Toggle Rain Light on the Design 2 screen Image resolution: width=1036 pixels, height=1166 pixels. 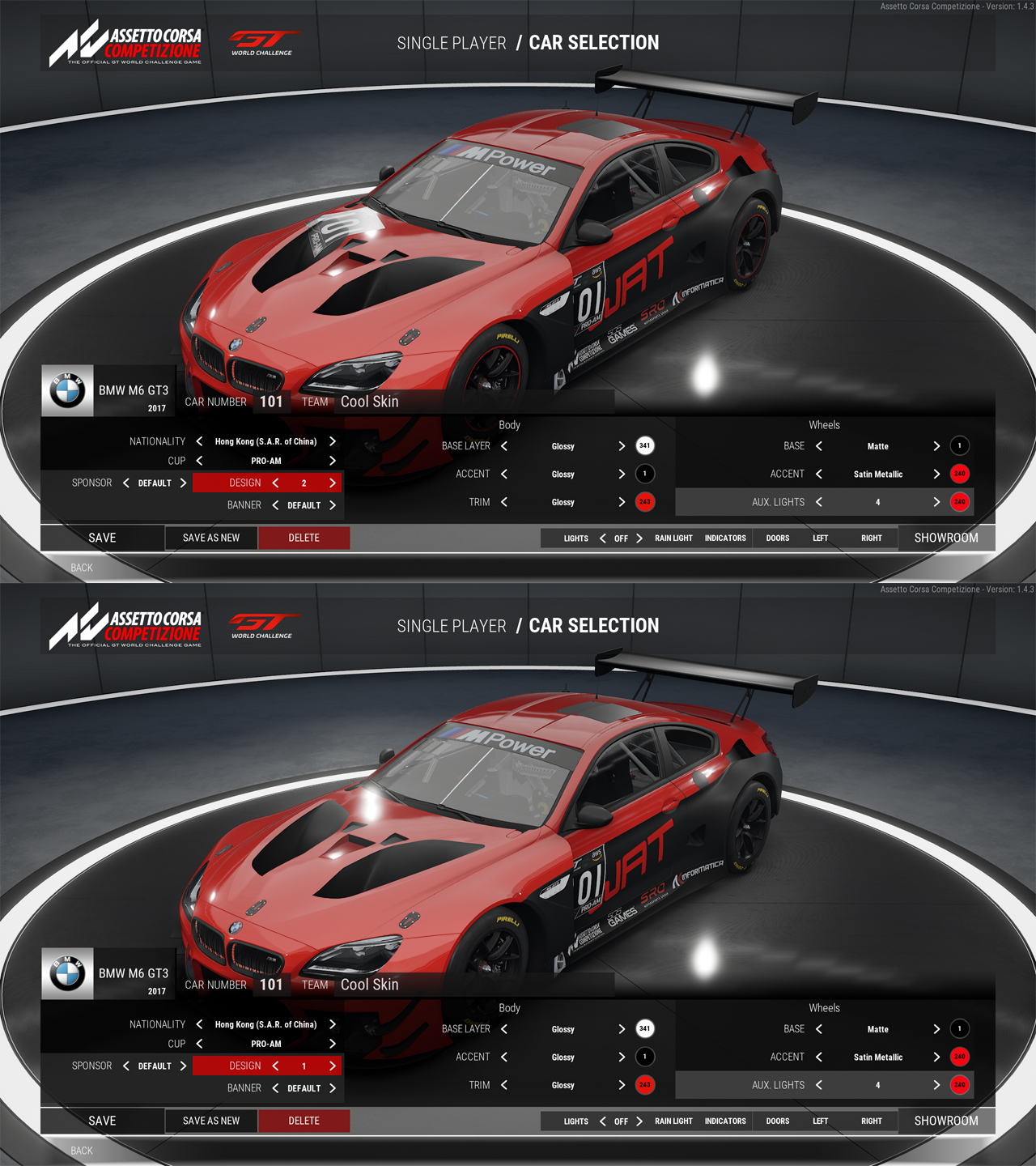click(x=673, y=538)
